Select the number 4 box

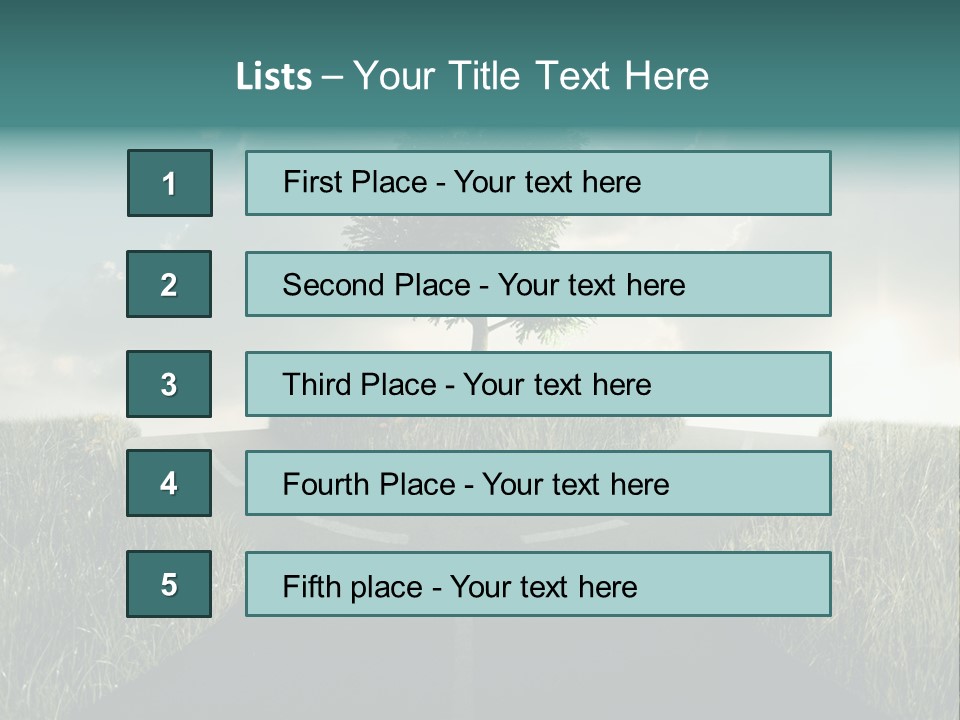pyautogui.click(x=169, y=483)
